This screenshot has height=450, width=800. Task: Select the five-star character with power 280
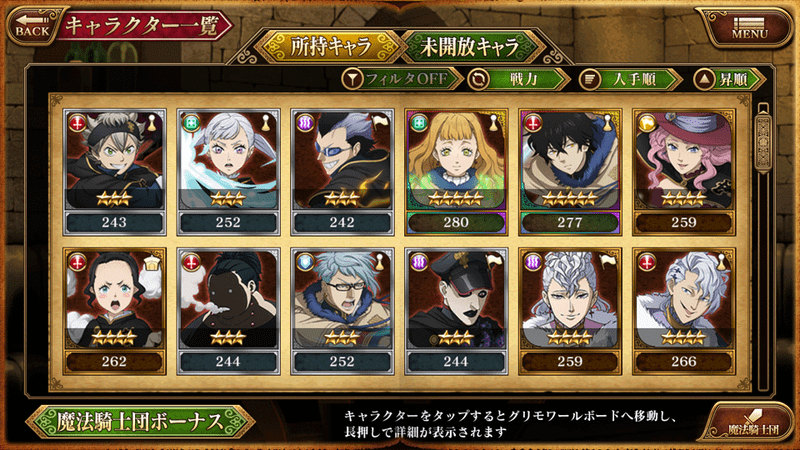[456, 168]
